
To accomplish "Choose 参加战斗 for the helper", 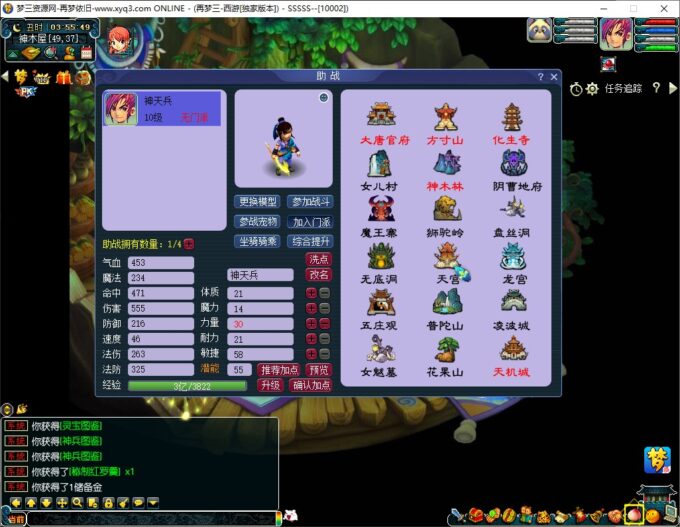I will 311,202.
